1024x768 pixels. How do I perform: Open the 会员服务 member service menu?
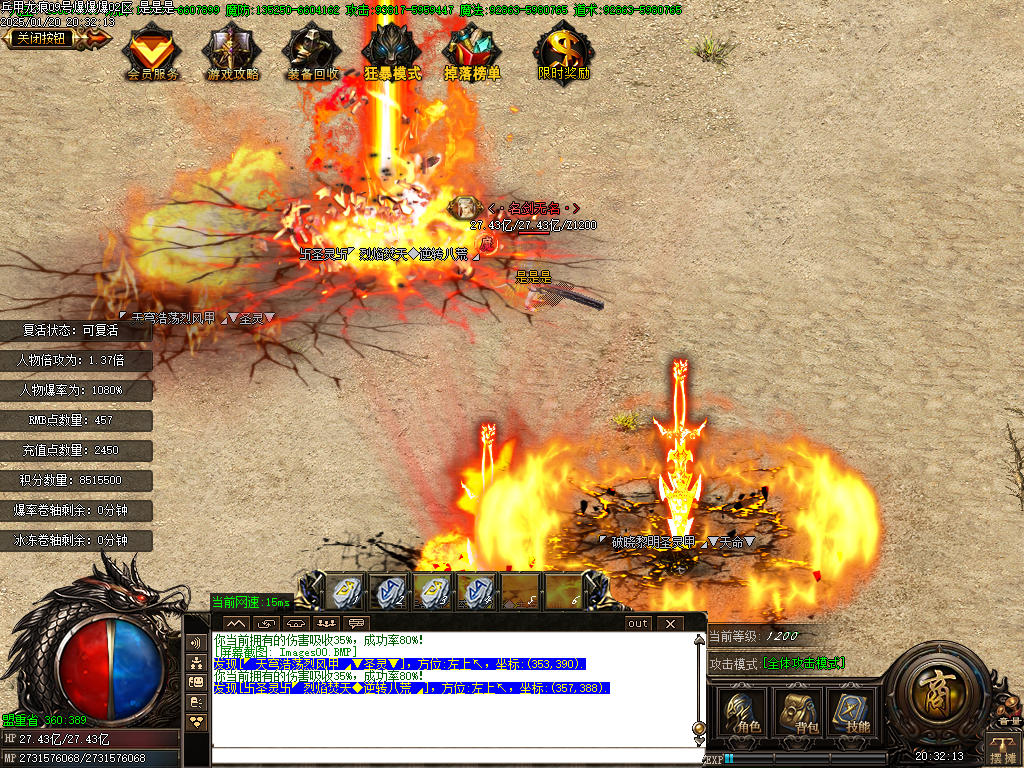pos(152,52)
